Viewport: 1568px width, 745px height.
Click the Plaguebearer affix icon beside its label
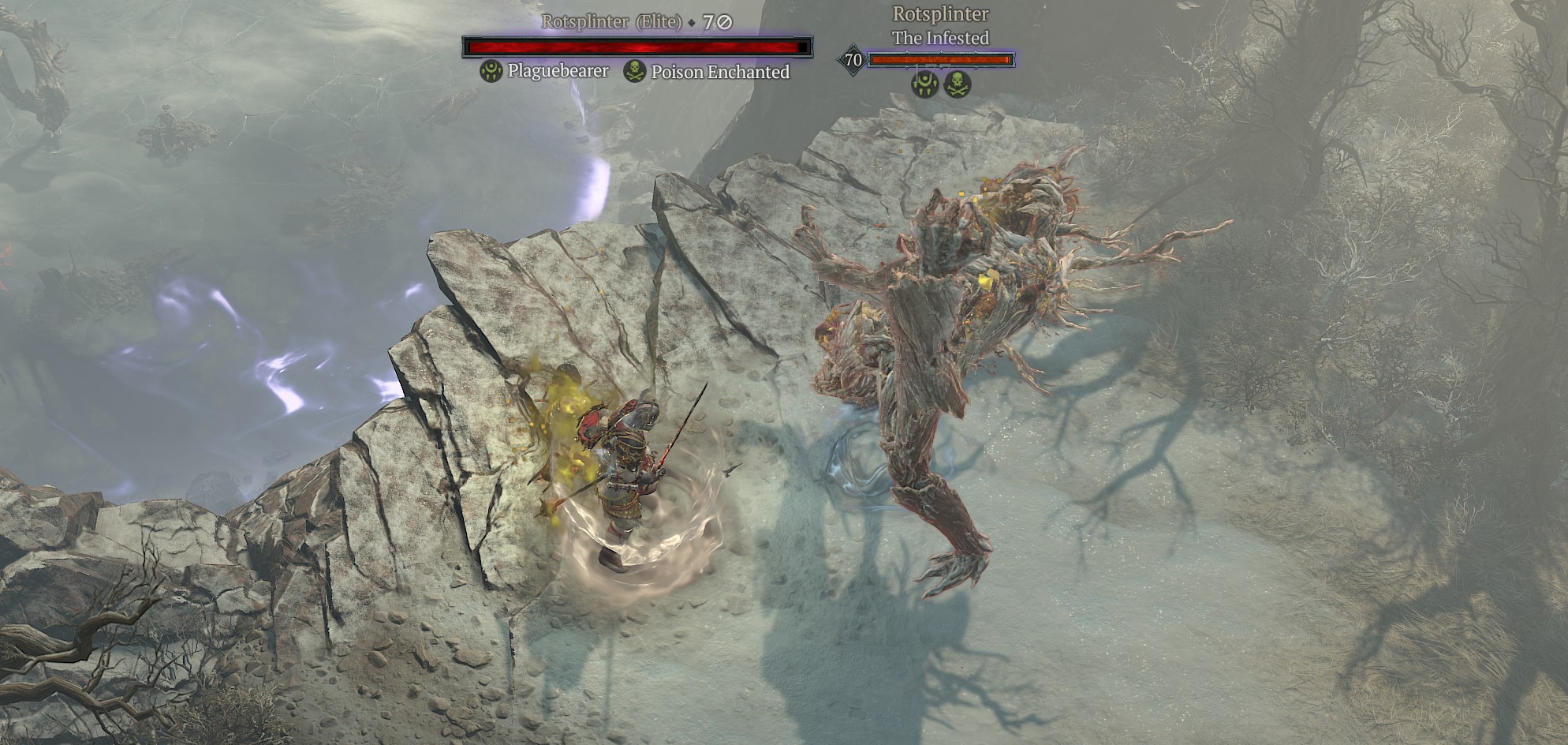click(491, 72)
